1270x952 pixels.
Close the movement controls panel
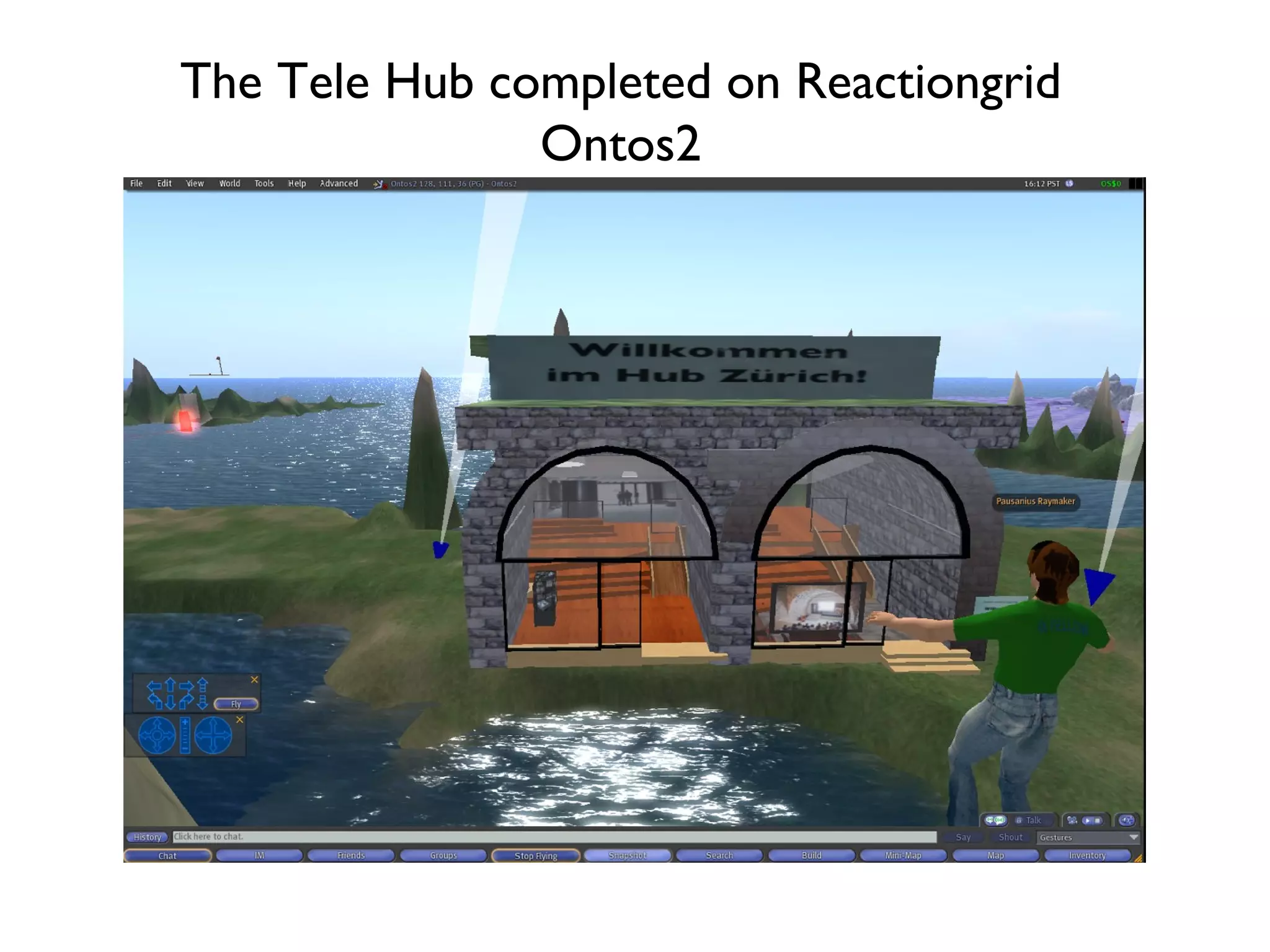coord(254,680)
